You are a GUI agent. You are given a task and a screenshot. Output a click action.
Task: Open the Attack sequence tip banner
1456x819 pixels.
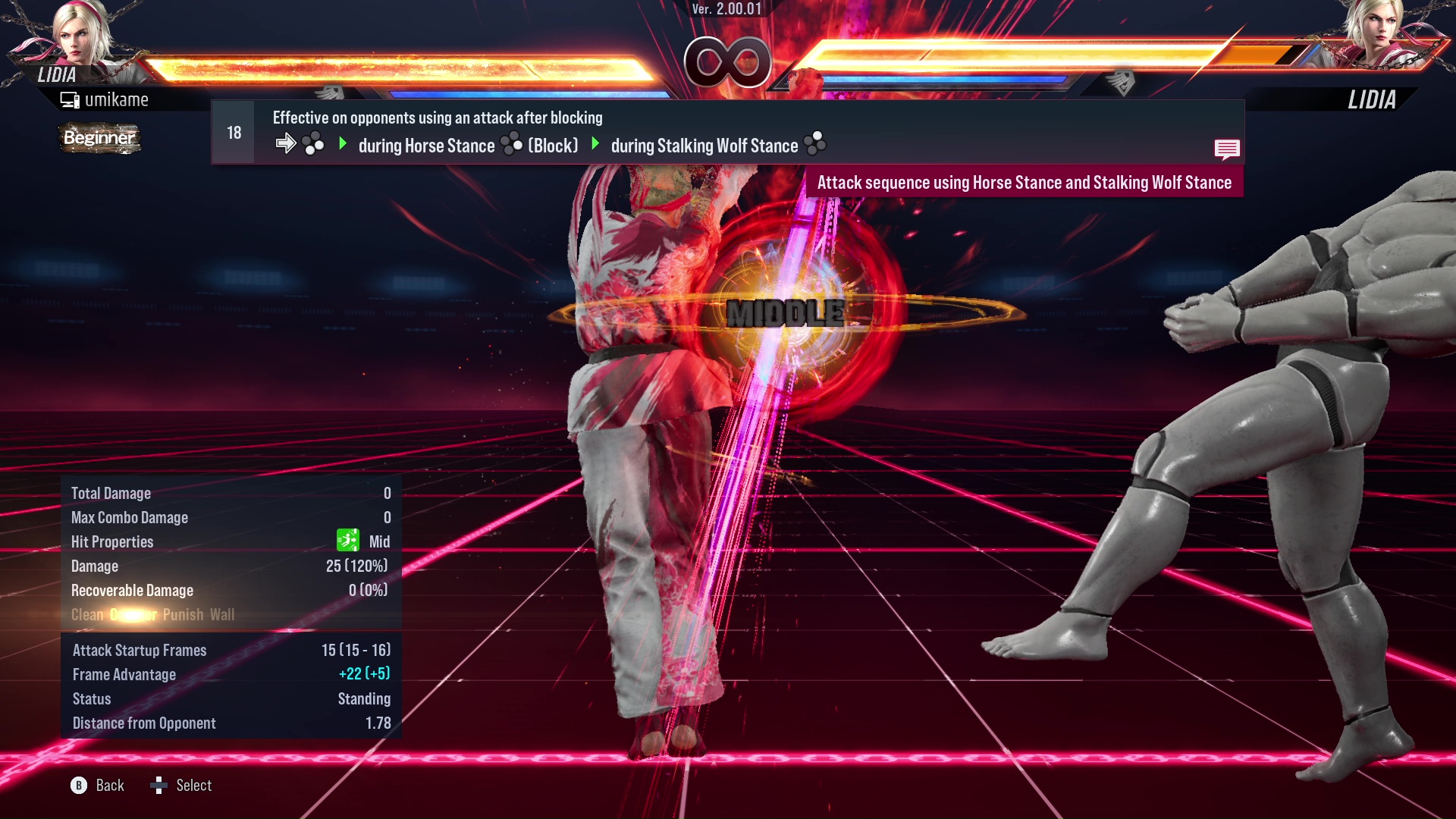pyautogui.click(x=1025, y=182)
